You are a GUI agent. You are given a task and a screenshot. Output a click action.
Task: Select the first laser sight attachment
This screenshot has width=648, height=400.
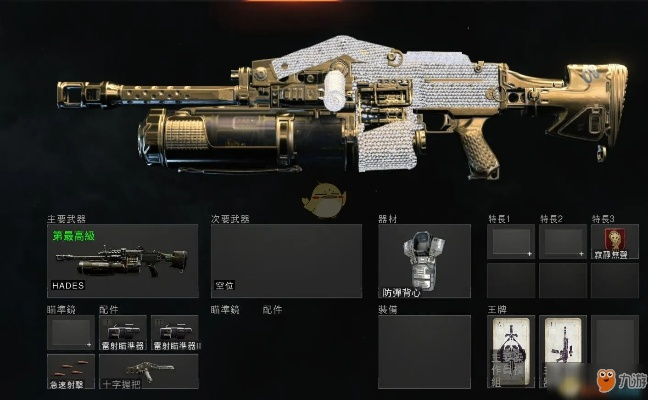[123, 332]
